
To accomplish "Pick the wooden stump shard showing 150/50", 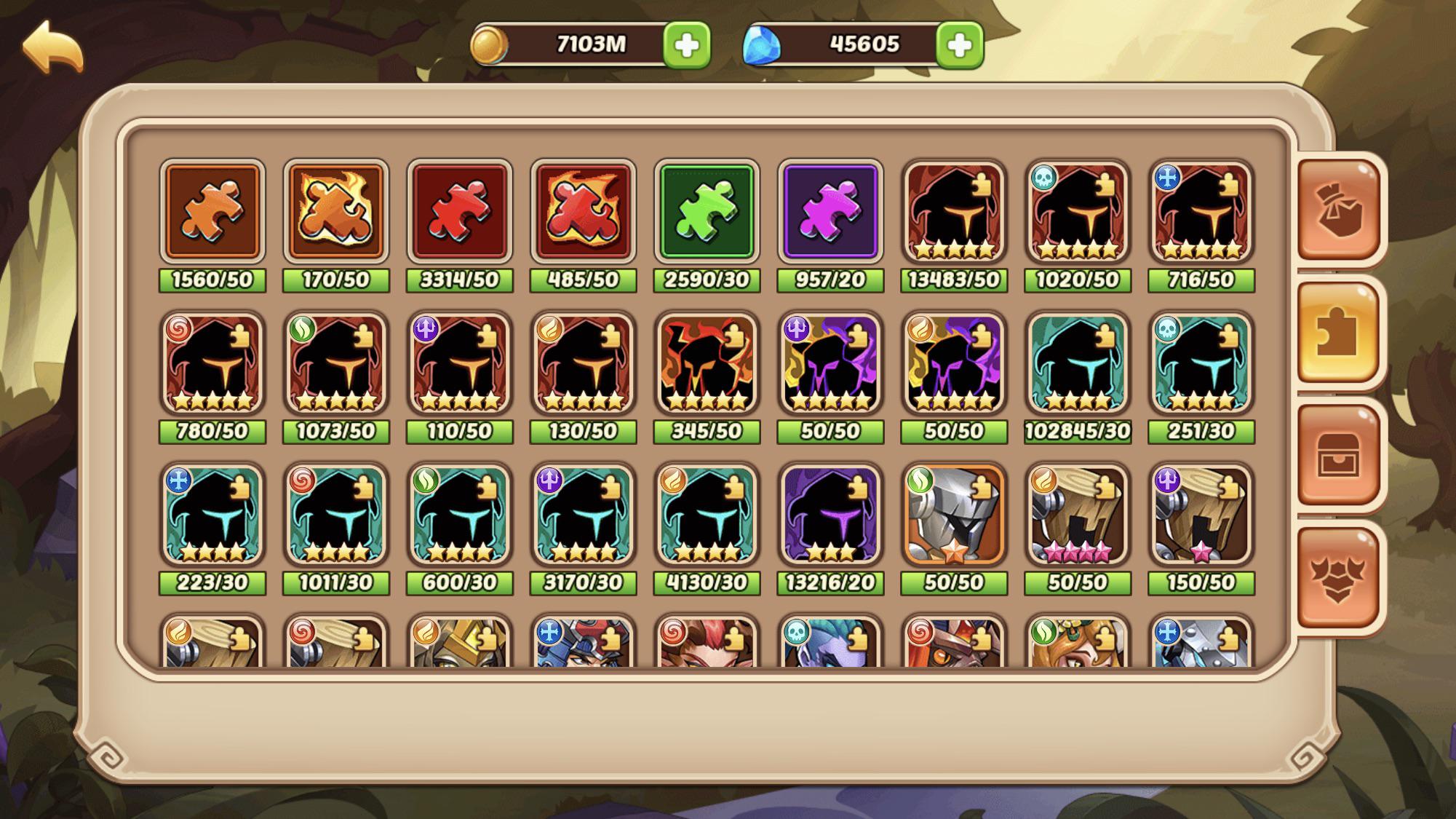I will coord(1201,515).
